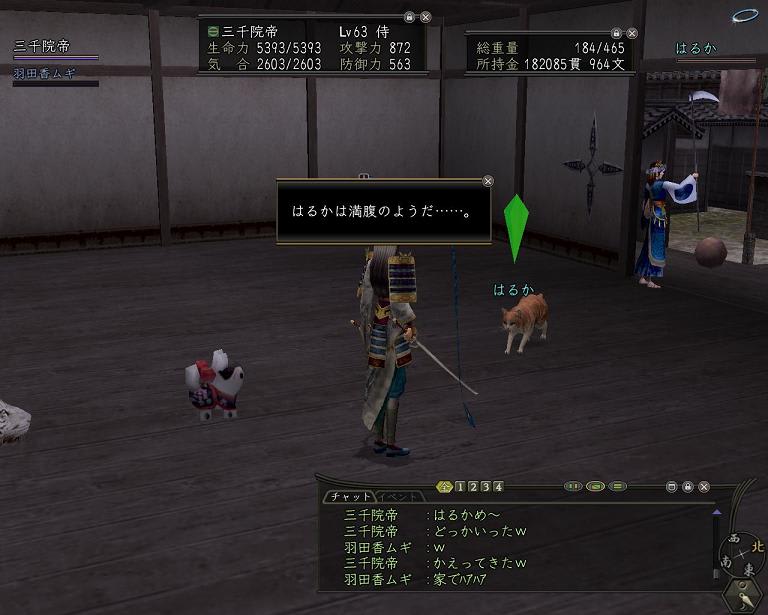Switch to the チャット tab
This screenshot has height=615, width=768.
tap(349, 496)
